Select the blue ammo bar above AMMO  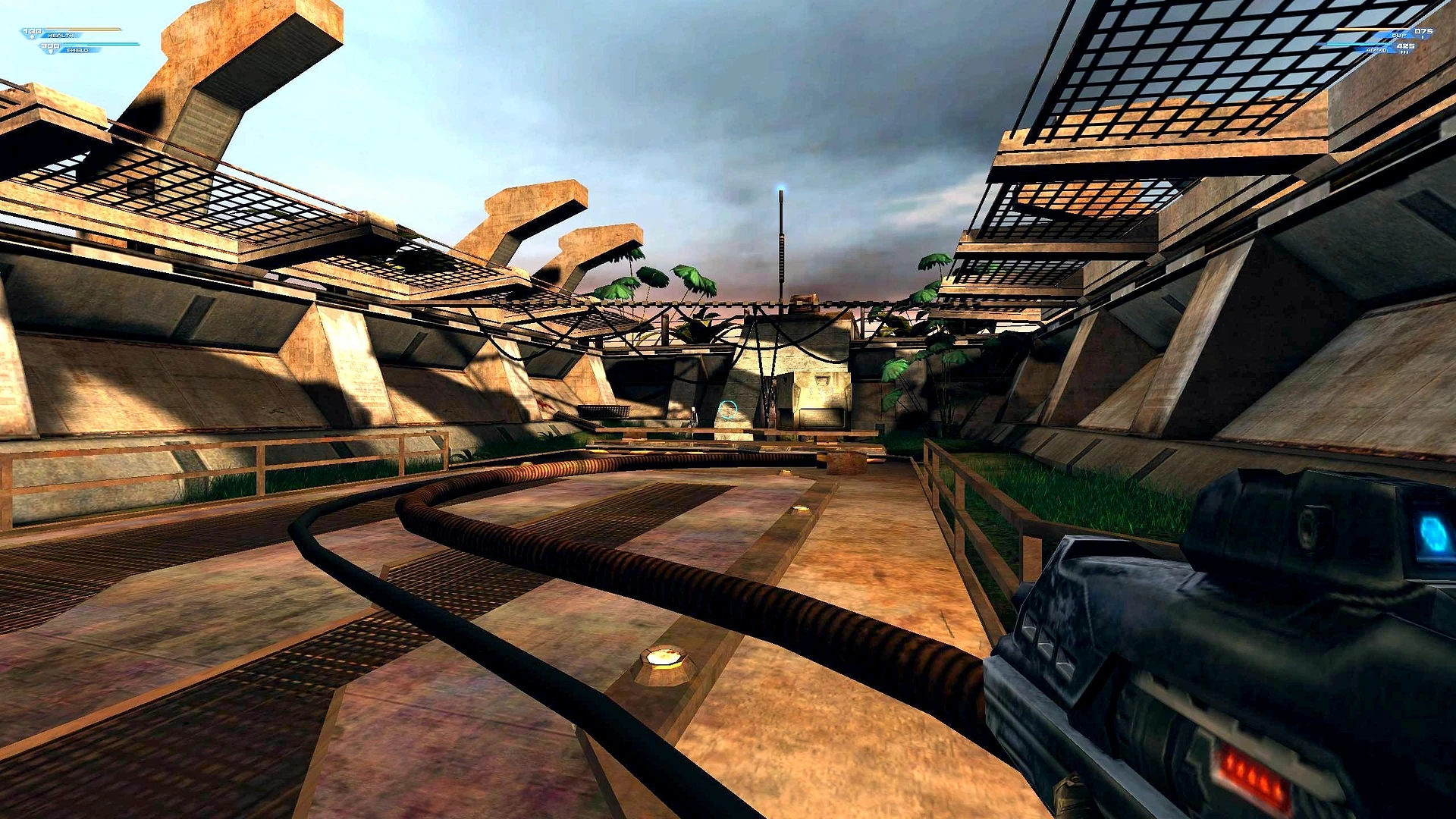tap(1358, 44)
